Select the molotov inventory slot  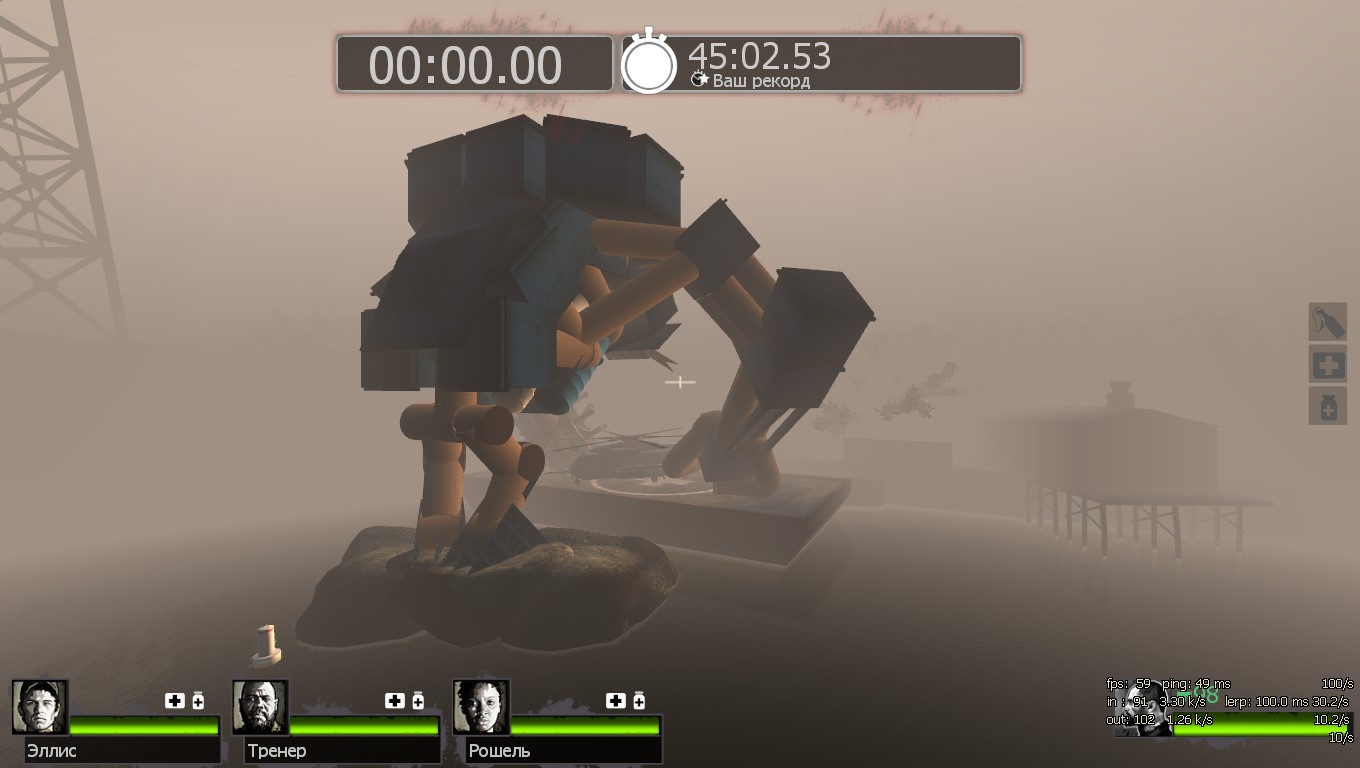[1328, 322]
